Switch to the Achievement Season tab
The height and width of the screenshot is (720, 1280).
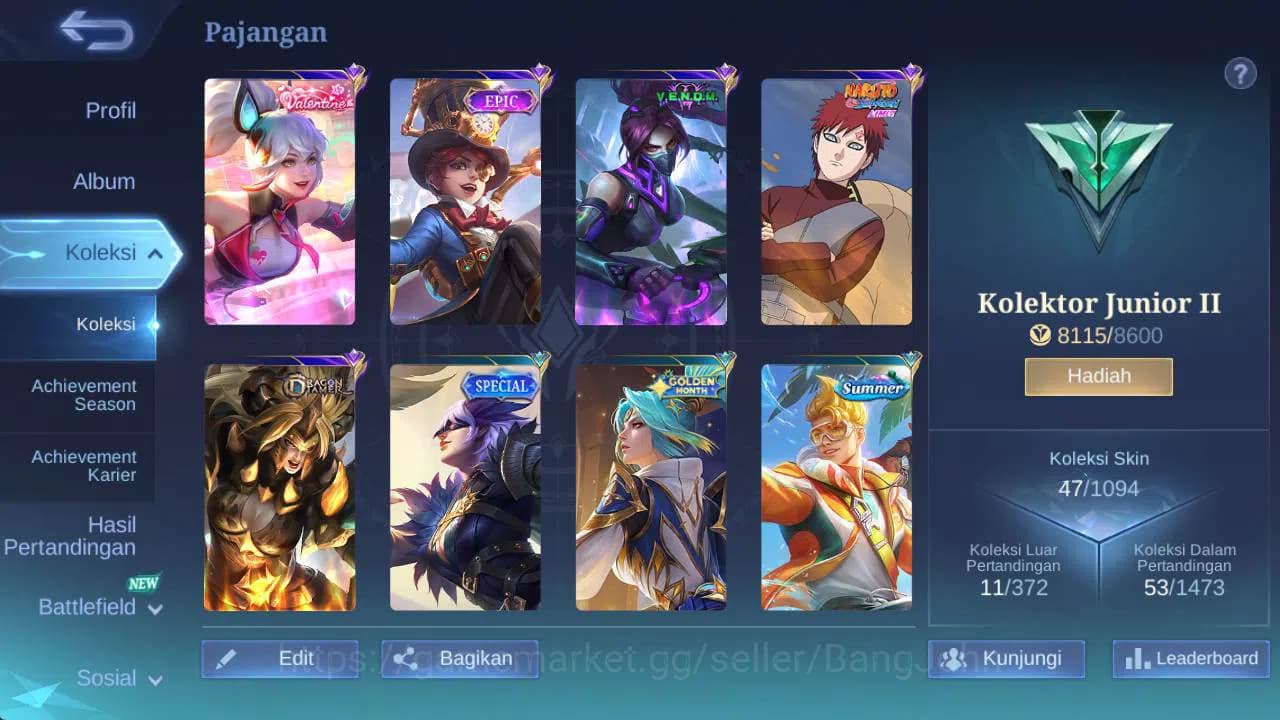click(82, 396)
